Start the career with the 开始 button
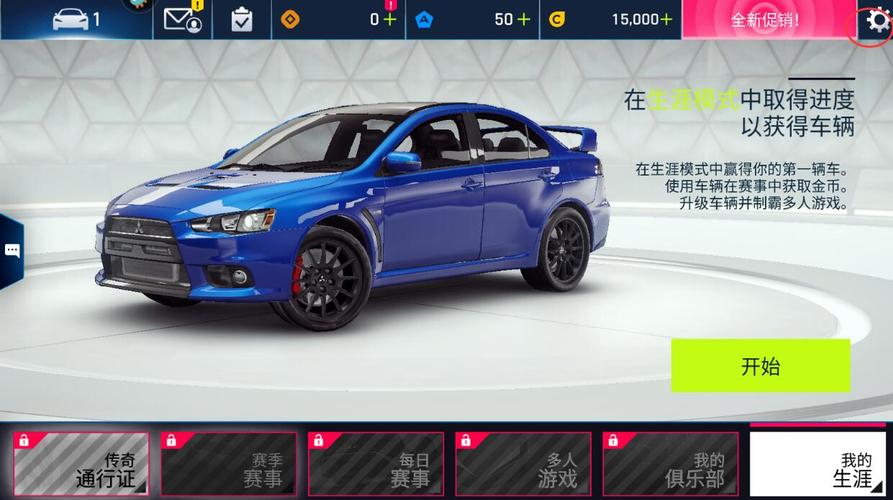The width and height of the screenshot is (893, 500). (760, 365)
